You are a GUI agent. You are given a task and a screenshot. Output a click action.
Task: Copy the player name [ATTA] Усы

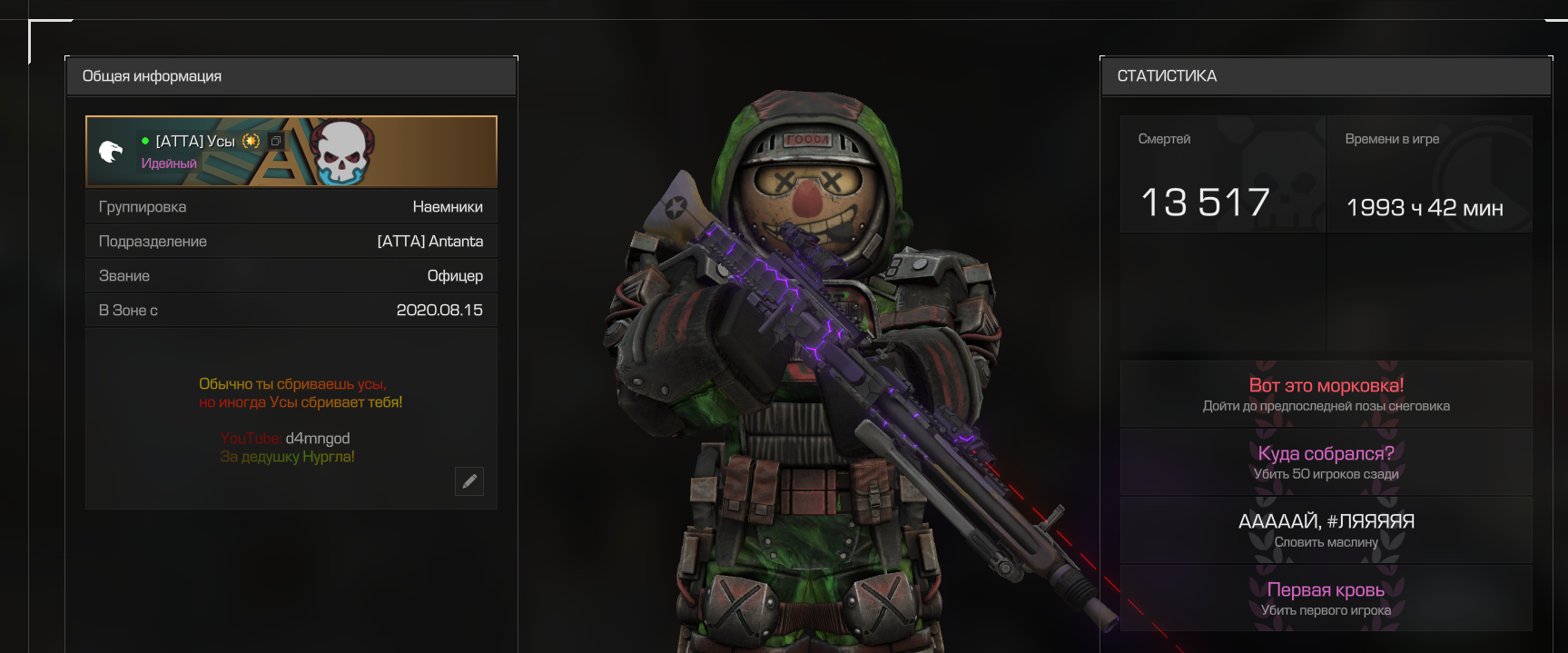pos(276,141)
